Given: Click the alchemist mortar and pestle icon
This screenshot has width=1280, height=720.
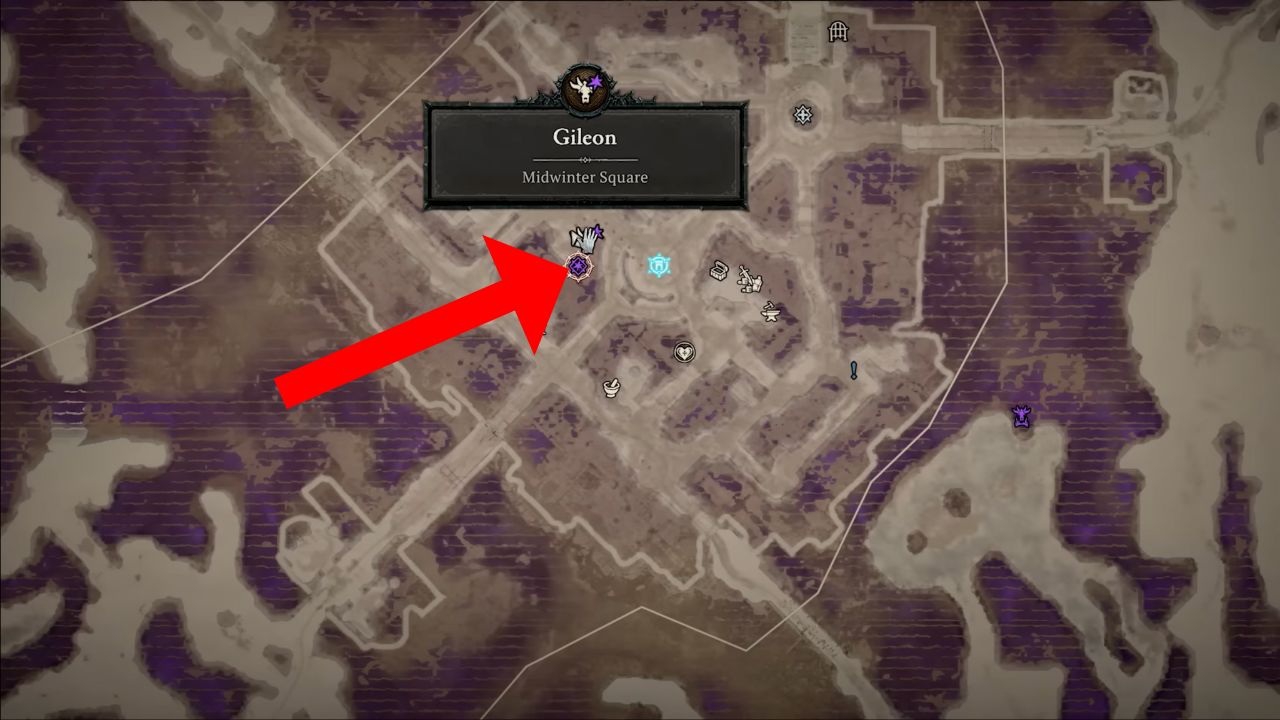Looking at the screenshot, I should pyautogui.click(x=612, y=388).
